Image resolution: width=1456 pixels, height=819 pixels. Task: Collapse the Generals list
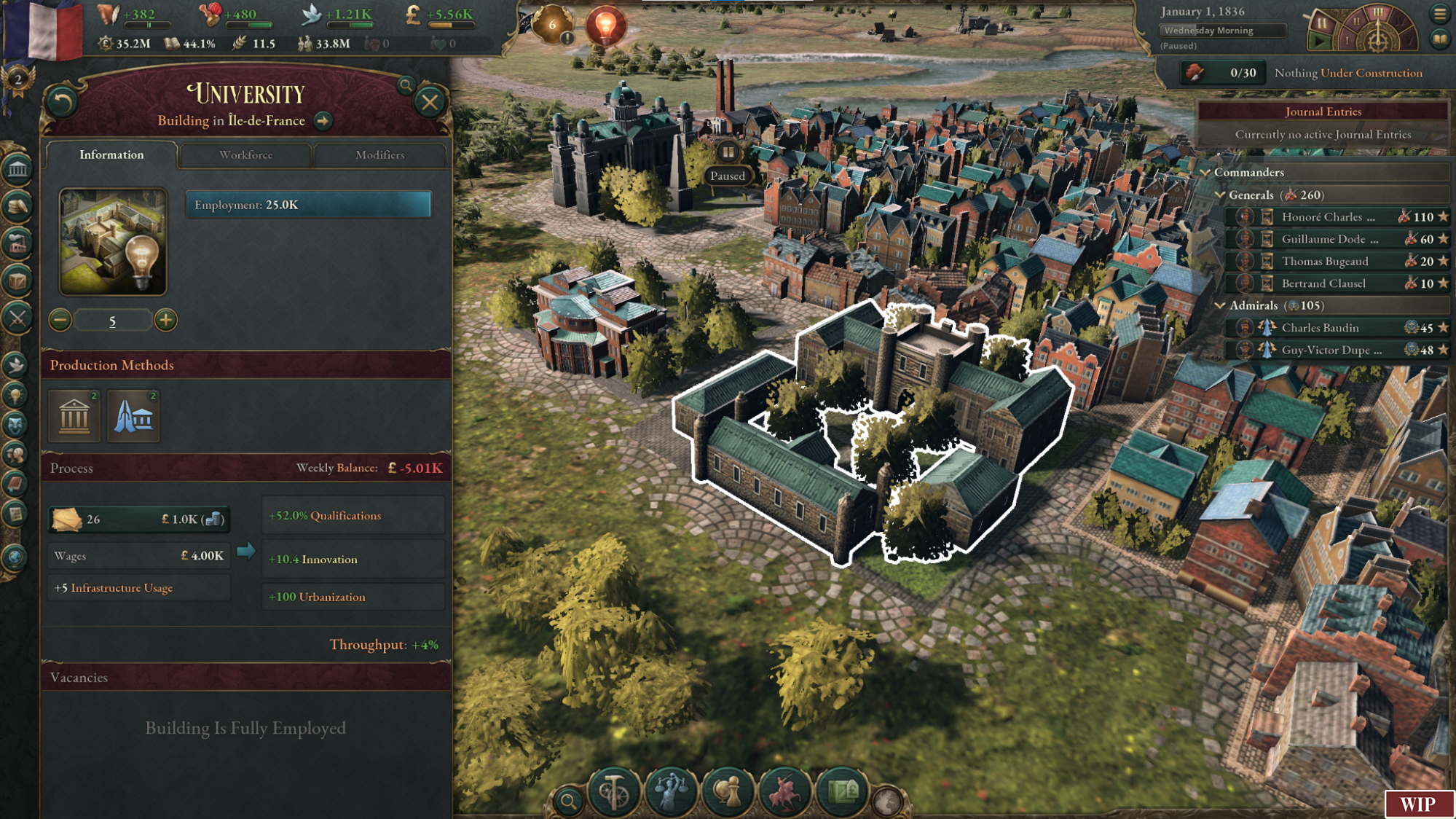click(1221, 195)
